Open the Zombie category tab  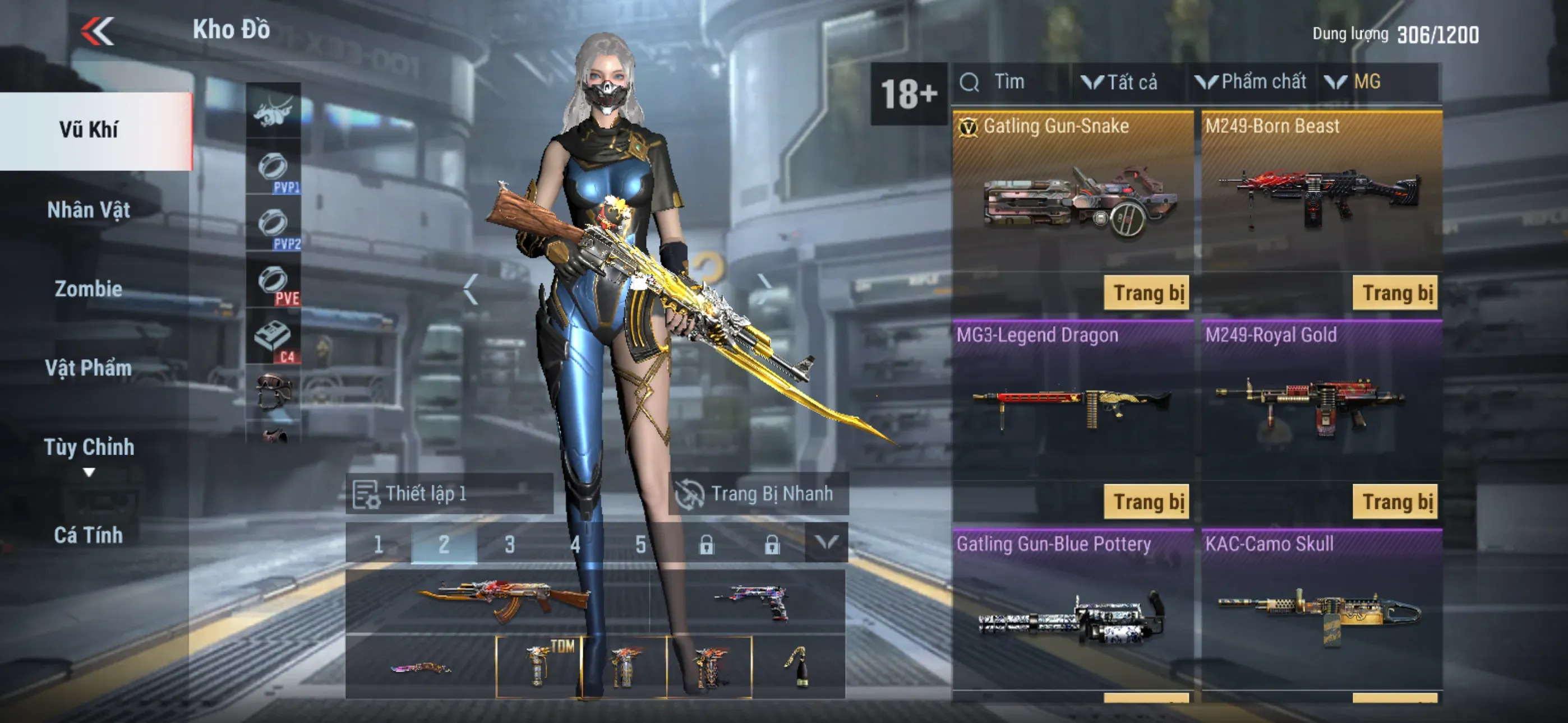pos(89,289)
